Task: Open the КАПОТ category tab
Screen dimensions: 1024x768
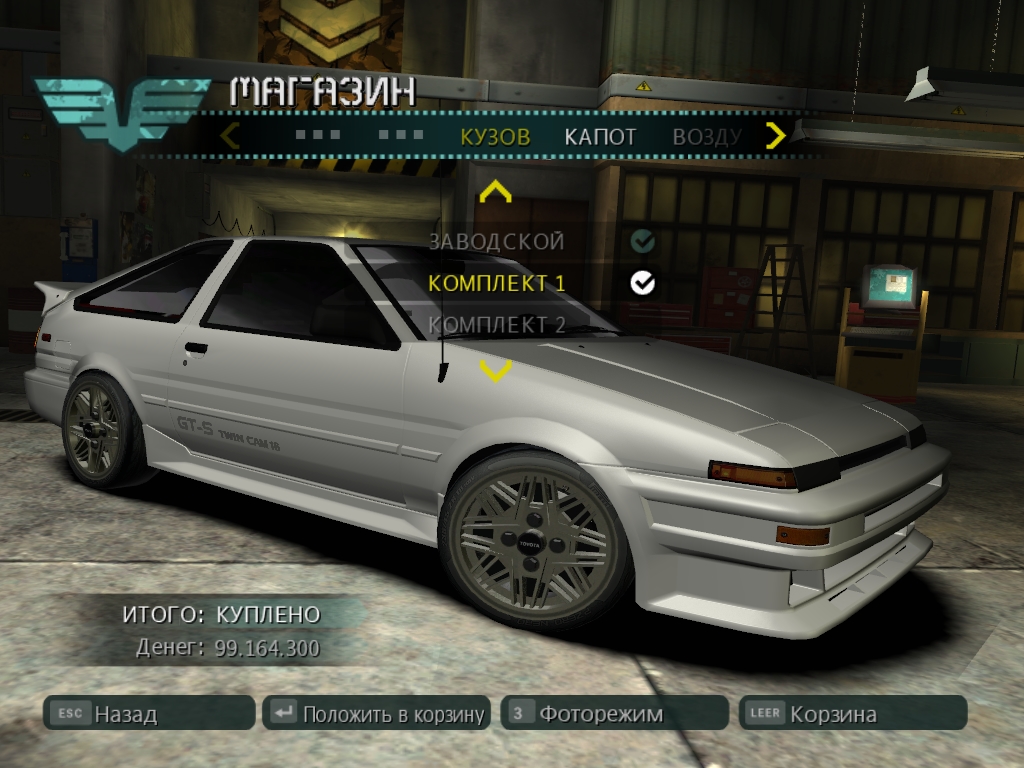Action: (x=600, y=137)
